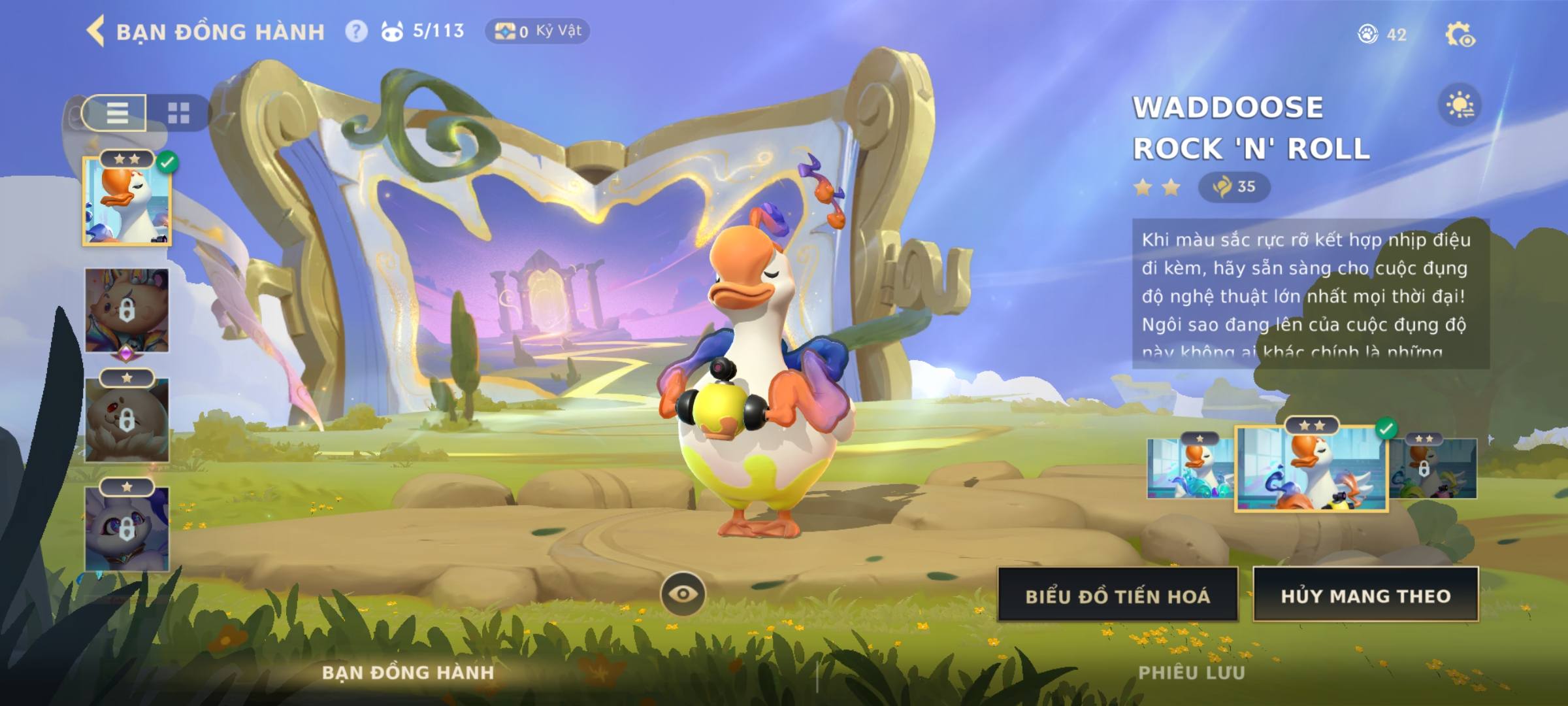Open Biểu Đồ Tiến Hoá evolution chart
The width and height of the screenshot is (1568, 706).
point(1117,595)
